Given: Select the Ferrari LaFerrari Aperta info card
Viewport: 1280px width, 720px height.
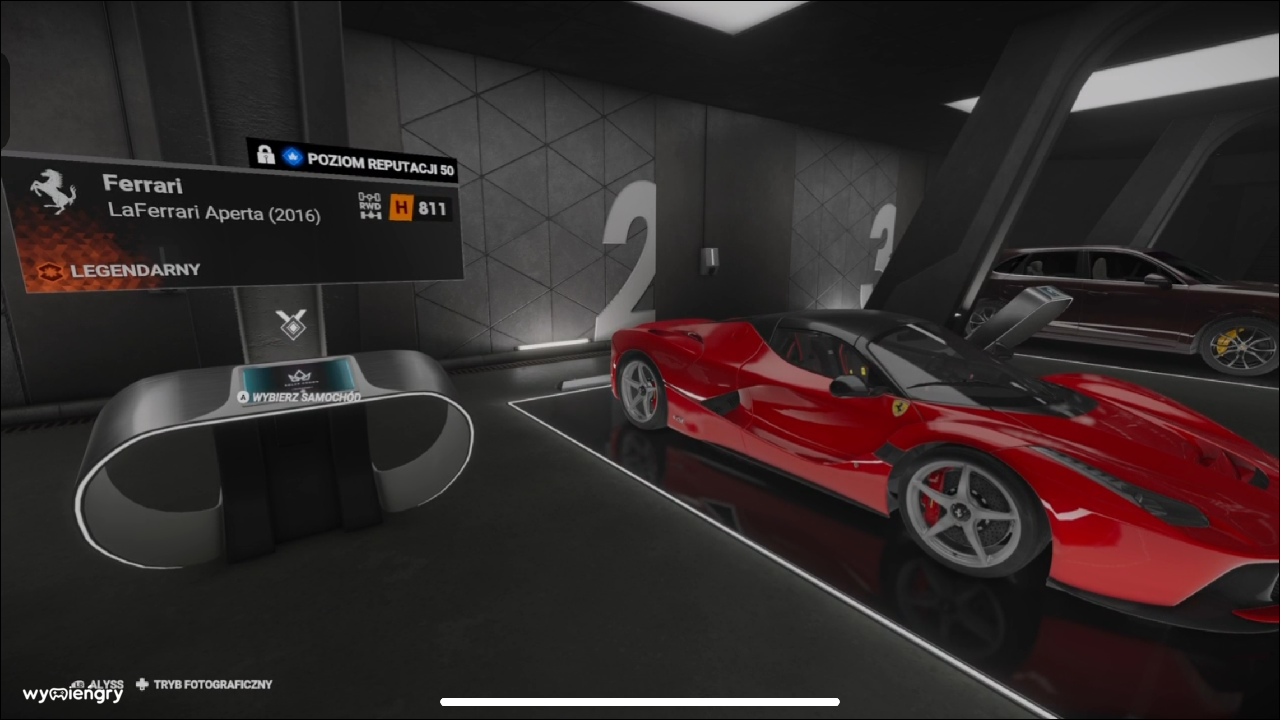Looking at the screenshot, I should 230,222.
